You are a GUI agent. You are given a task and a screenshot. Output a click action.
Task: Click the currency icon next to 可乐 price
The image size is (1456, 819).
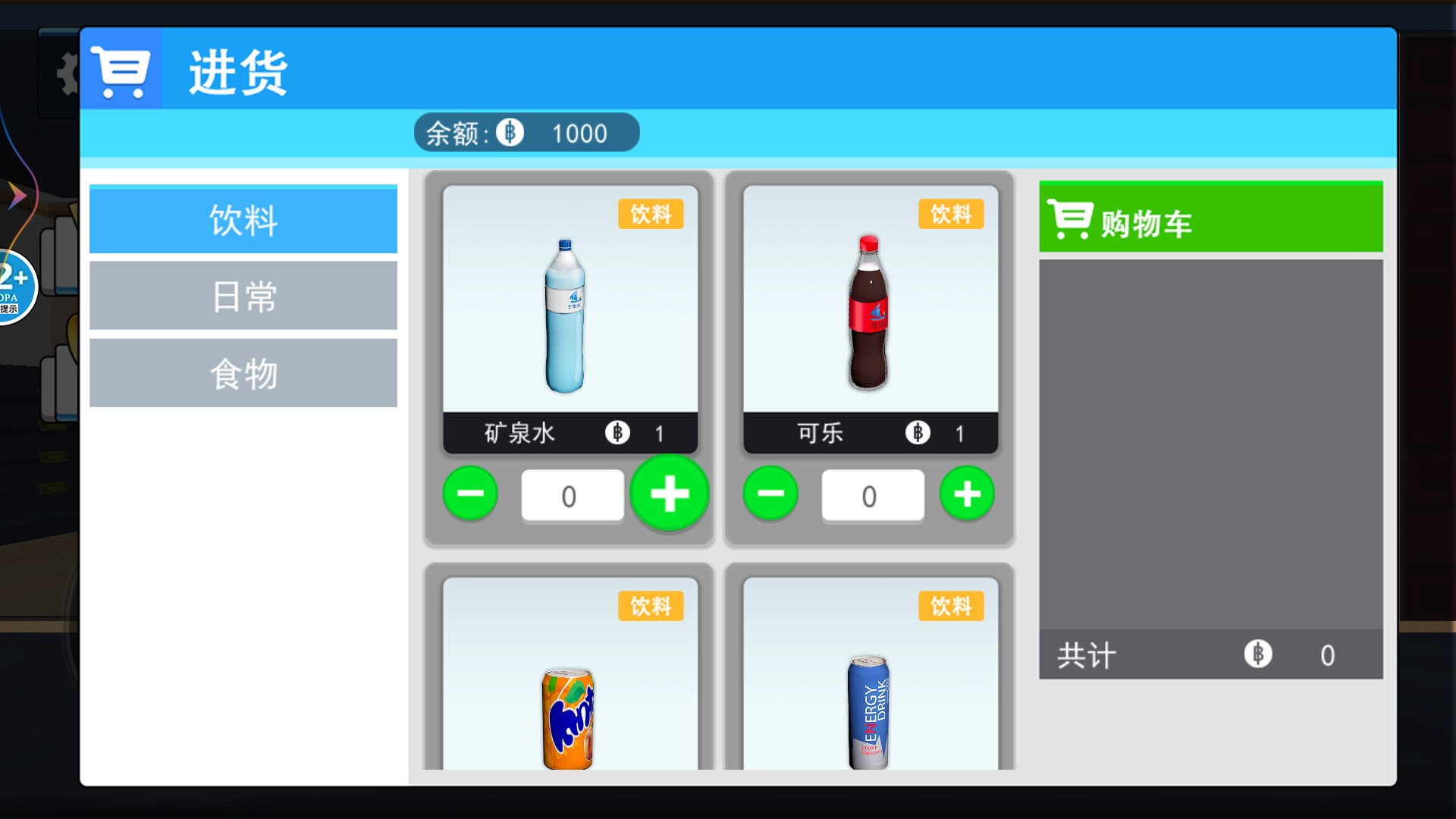917,433
